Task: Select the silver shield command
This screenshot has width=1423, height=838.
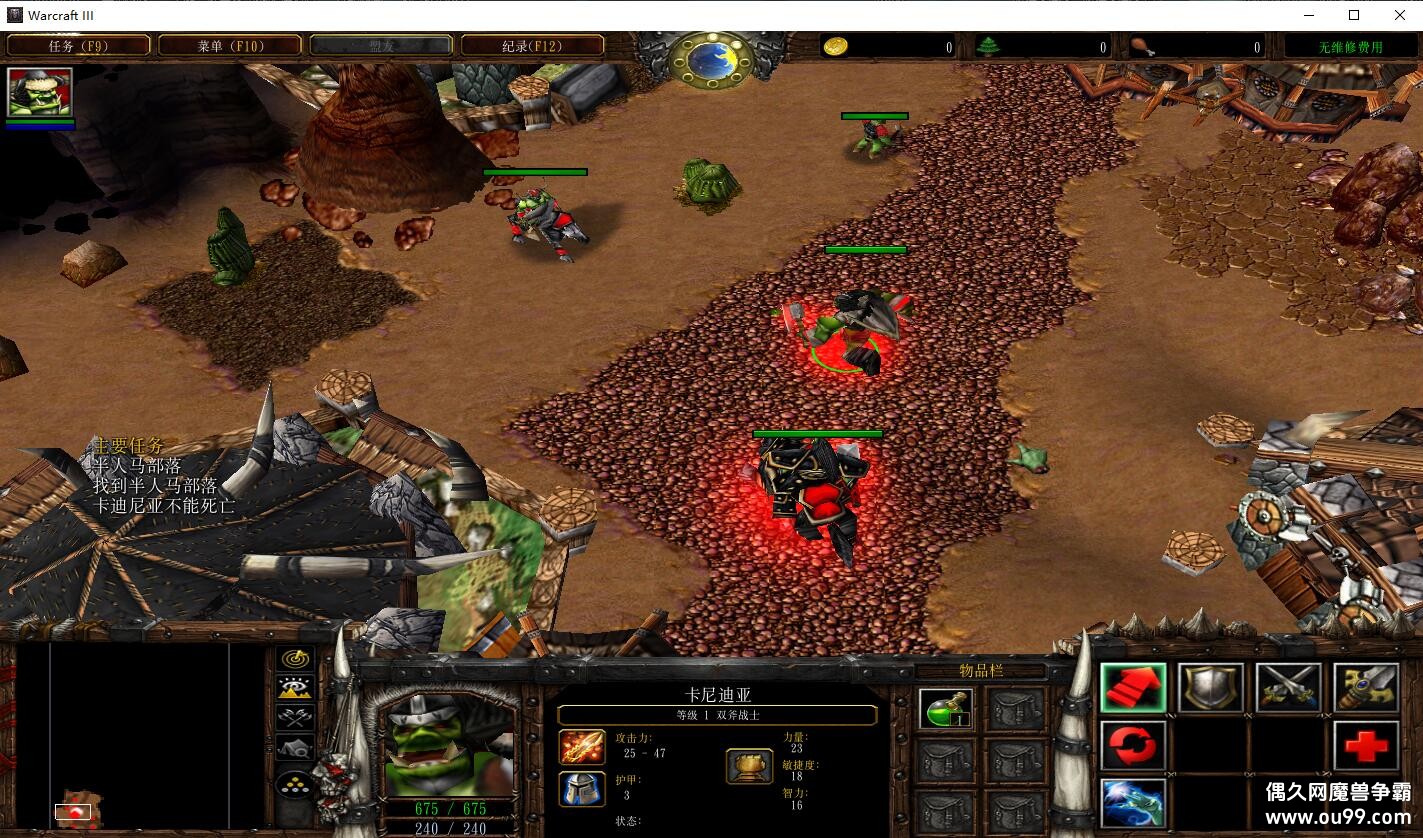Action: pos(1210,688)
